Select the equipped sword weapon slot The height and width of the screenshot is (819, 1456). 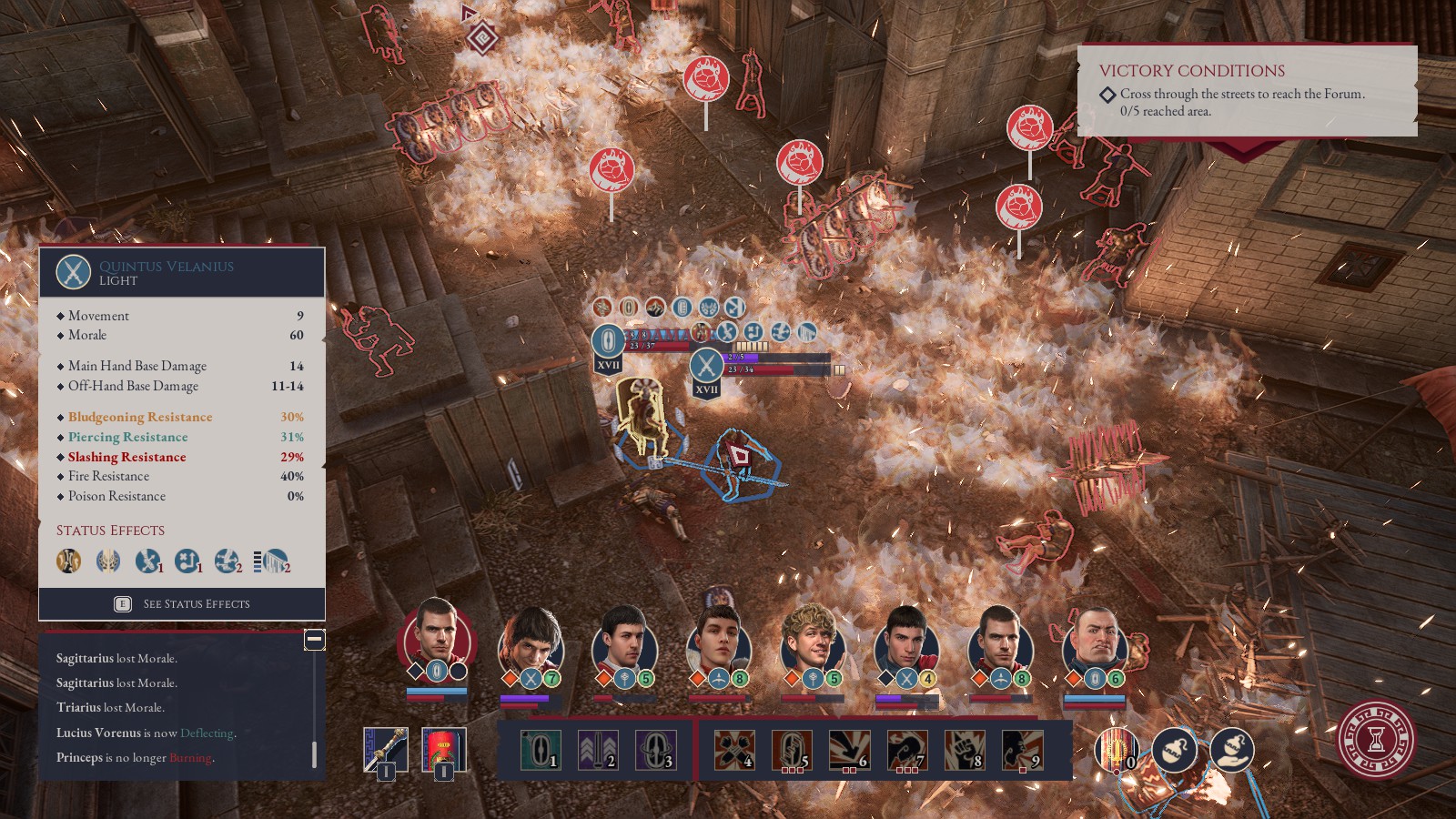386,749
